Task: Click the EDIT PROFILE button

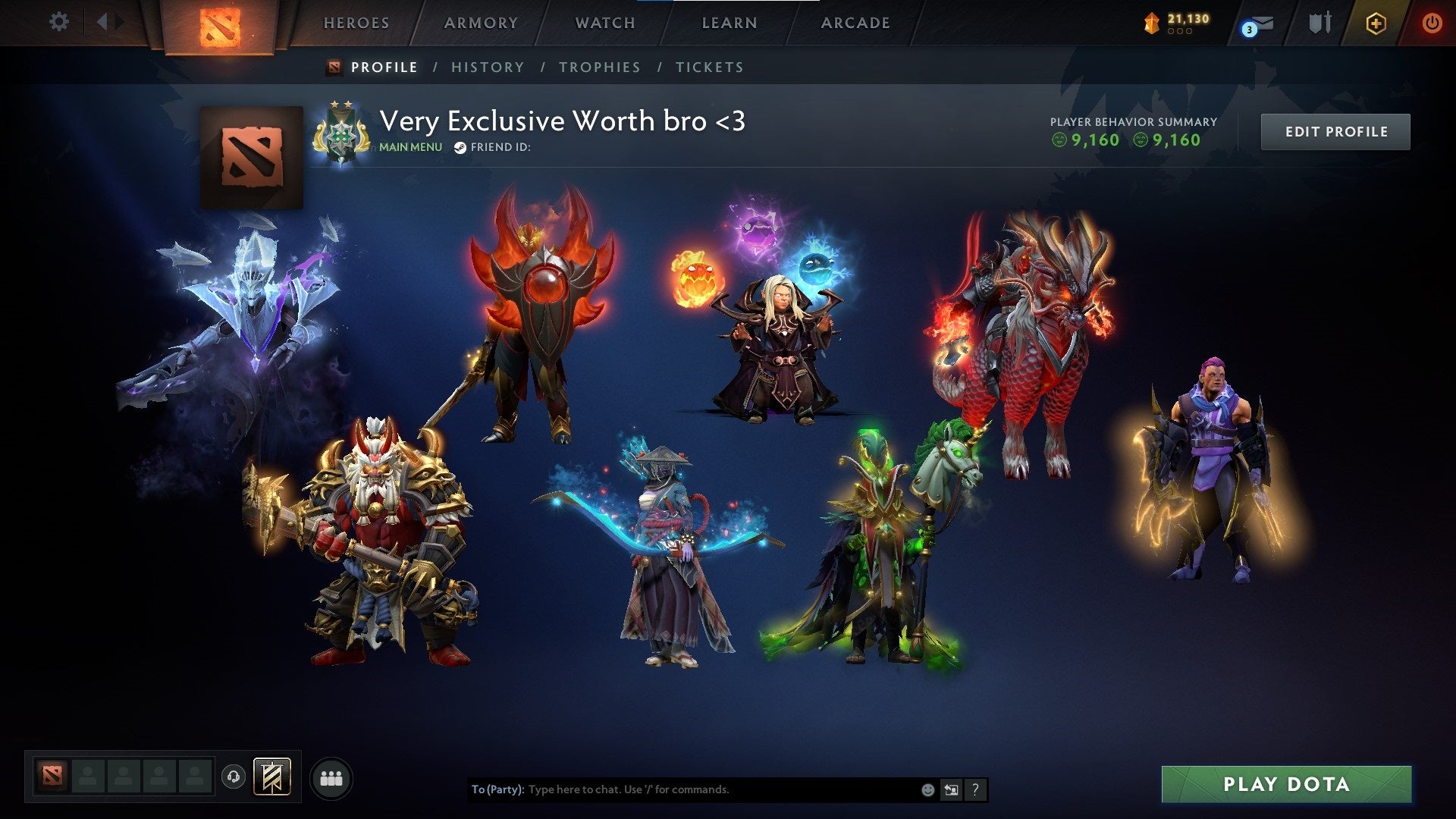Action: tap(1335, 130)
